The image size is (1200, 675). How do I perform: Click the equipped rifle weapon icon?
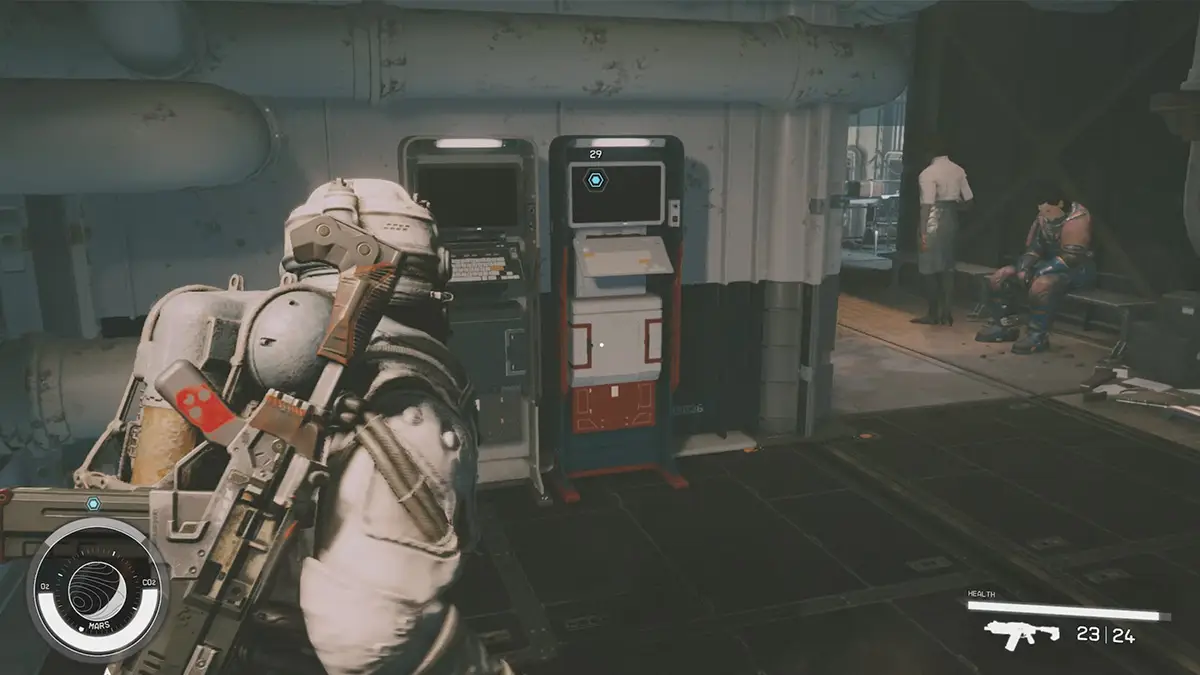(1021, 634)
